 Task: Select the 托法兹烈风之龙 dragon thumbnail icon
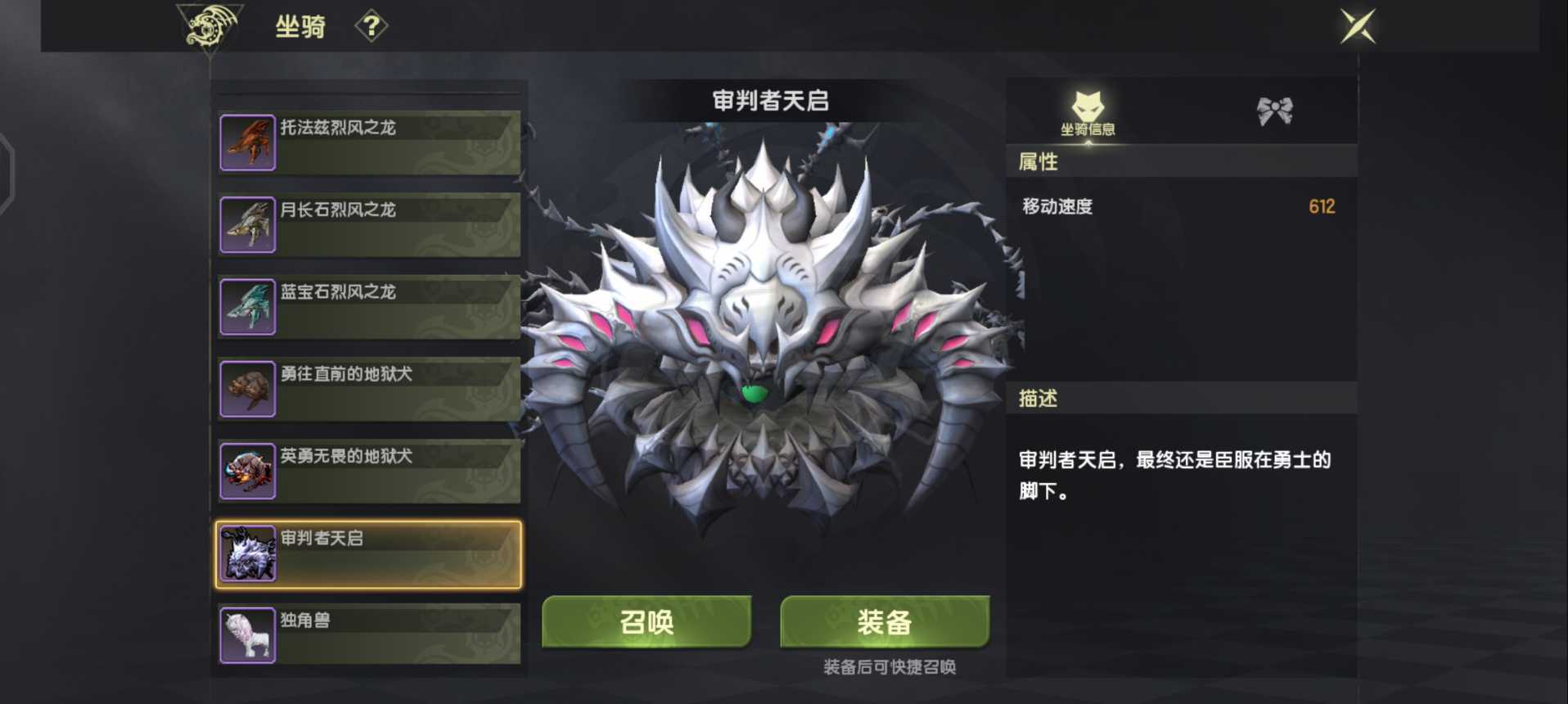pyautogui.click(x=247, y=142)
